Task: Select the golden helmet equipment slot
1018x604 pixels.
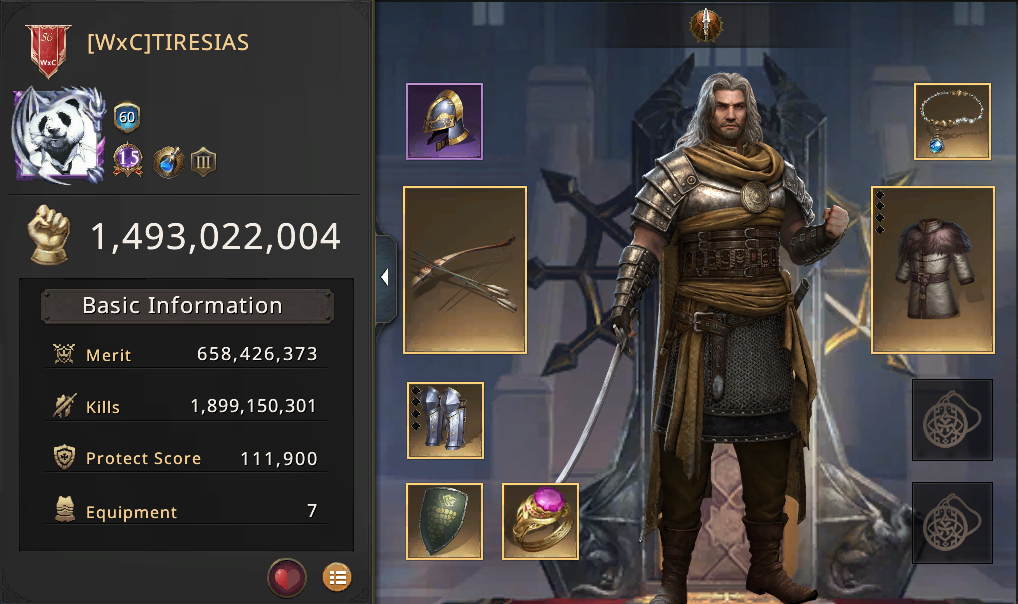Action: [x=444, y=121]
